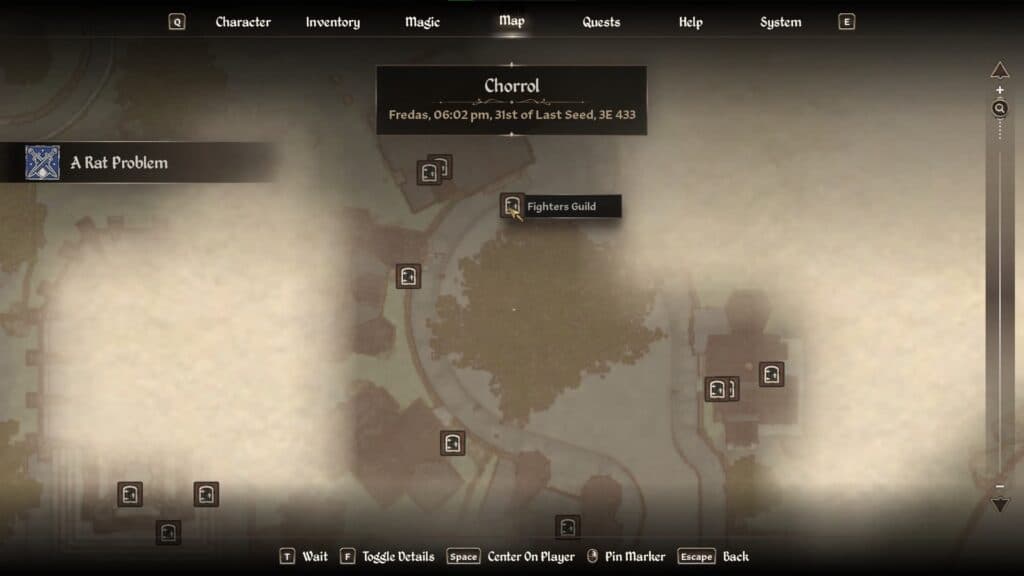Open the Character tab
The image size is (1024, 576).
pyautogui.click(x=243, y=22)
